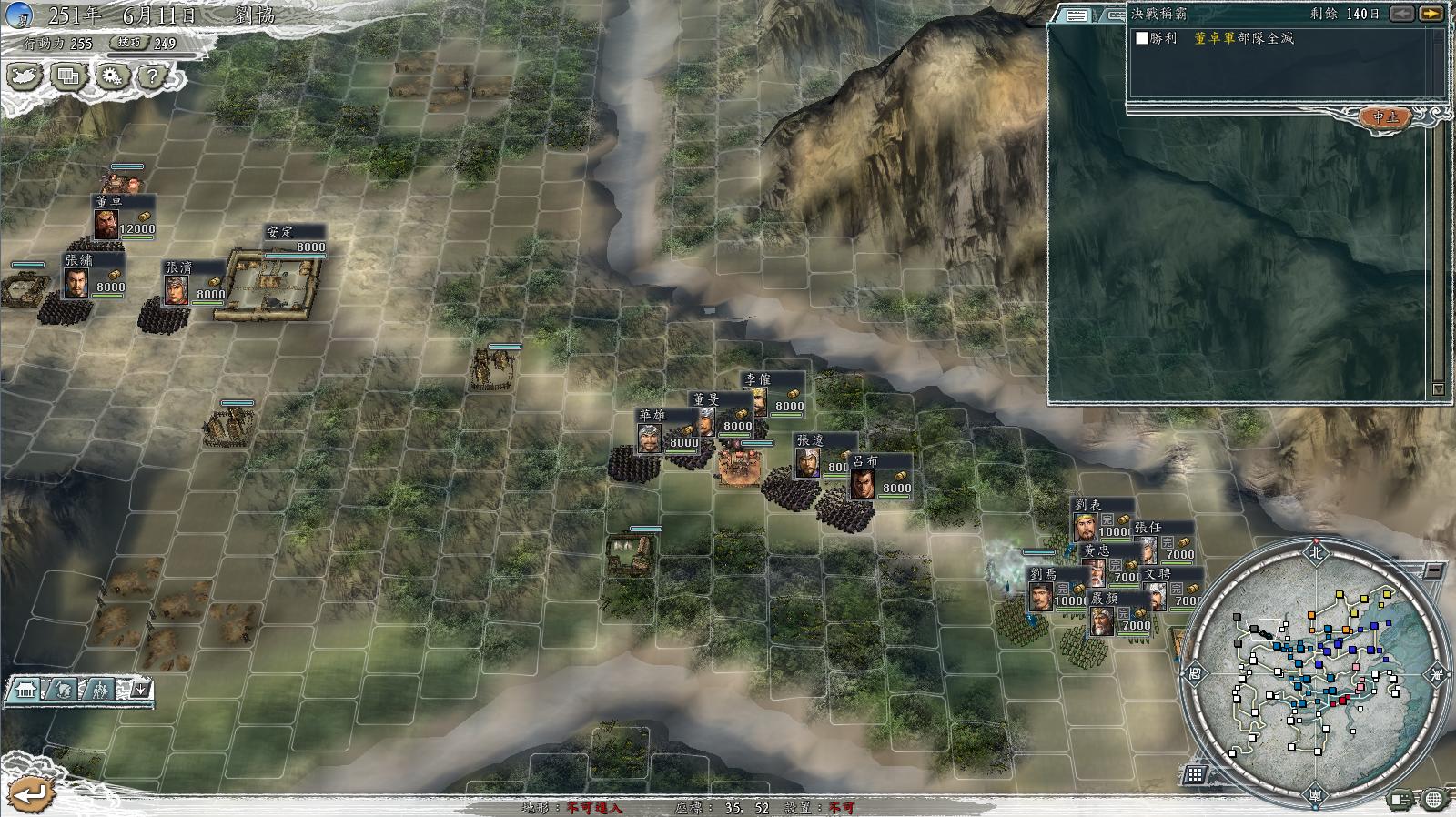1456x817 pixels.
Task: Rotate view west with the 西 marker
Action: tap(1195, 674)
